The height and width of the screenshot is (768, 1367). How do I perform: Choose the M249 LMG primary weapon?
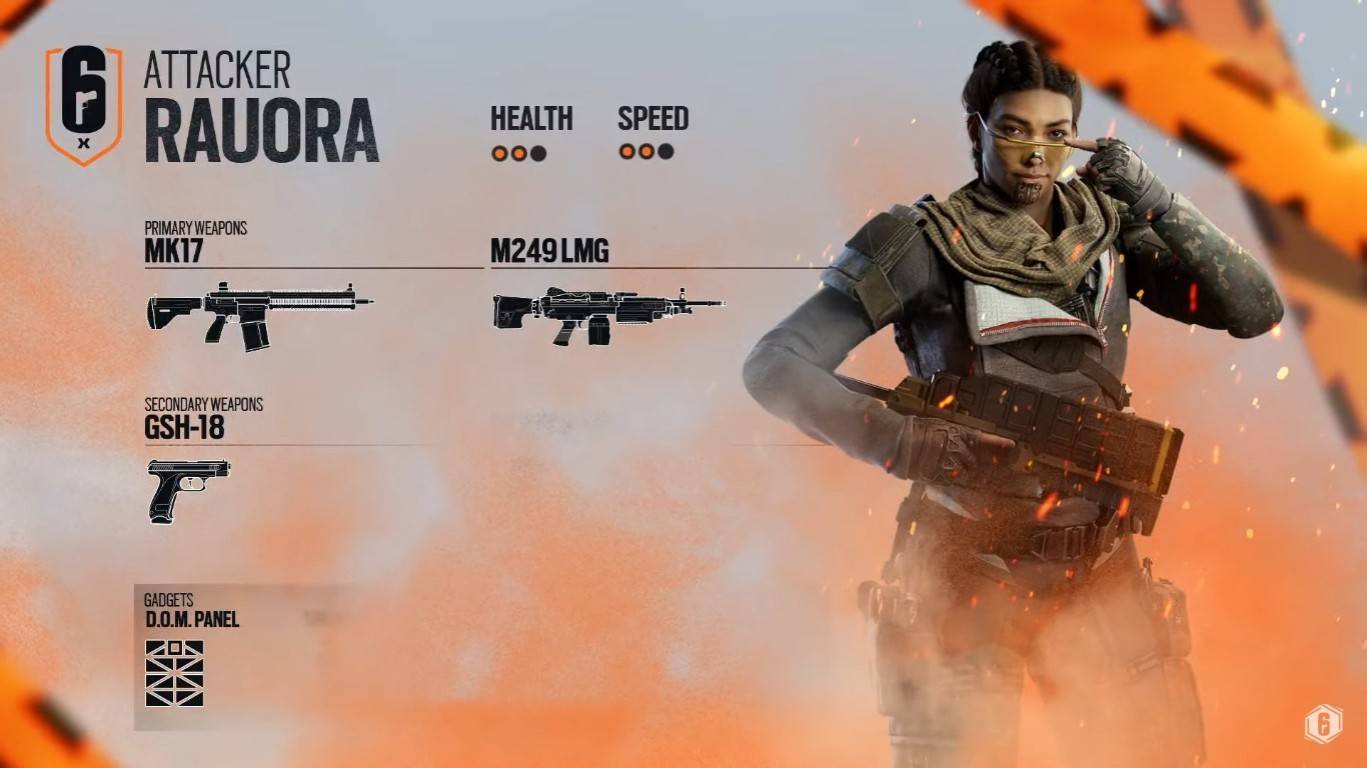(607, 315)
